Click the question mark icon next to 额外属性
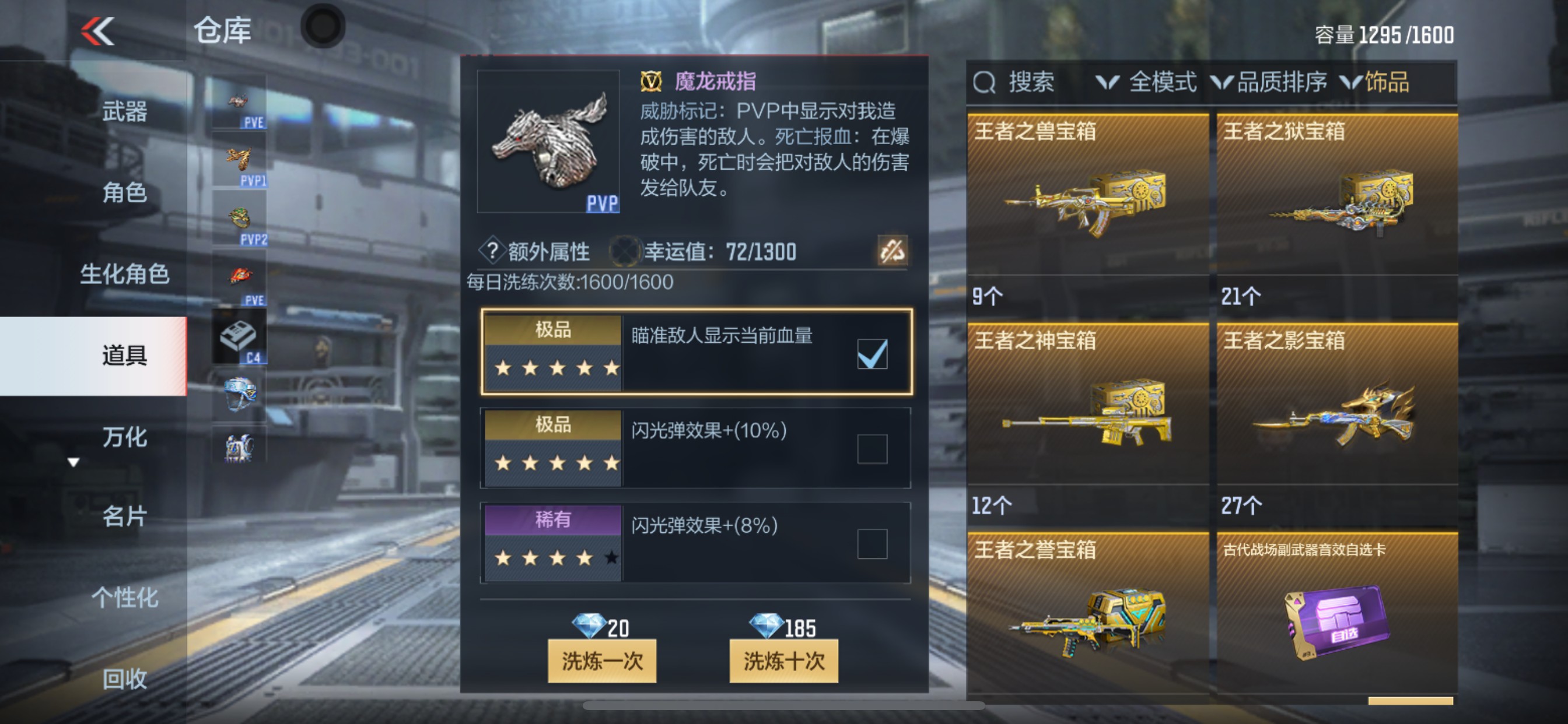The width and height of the screenshot is (1568, 724). (x=494, y=251)
